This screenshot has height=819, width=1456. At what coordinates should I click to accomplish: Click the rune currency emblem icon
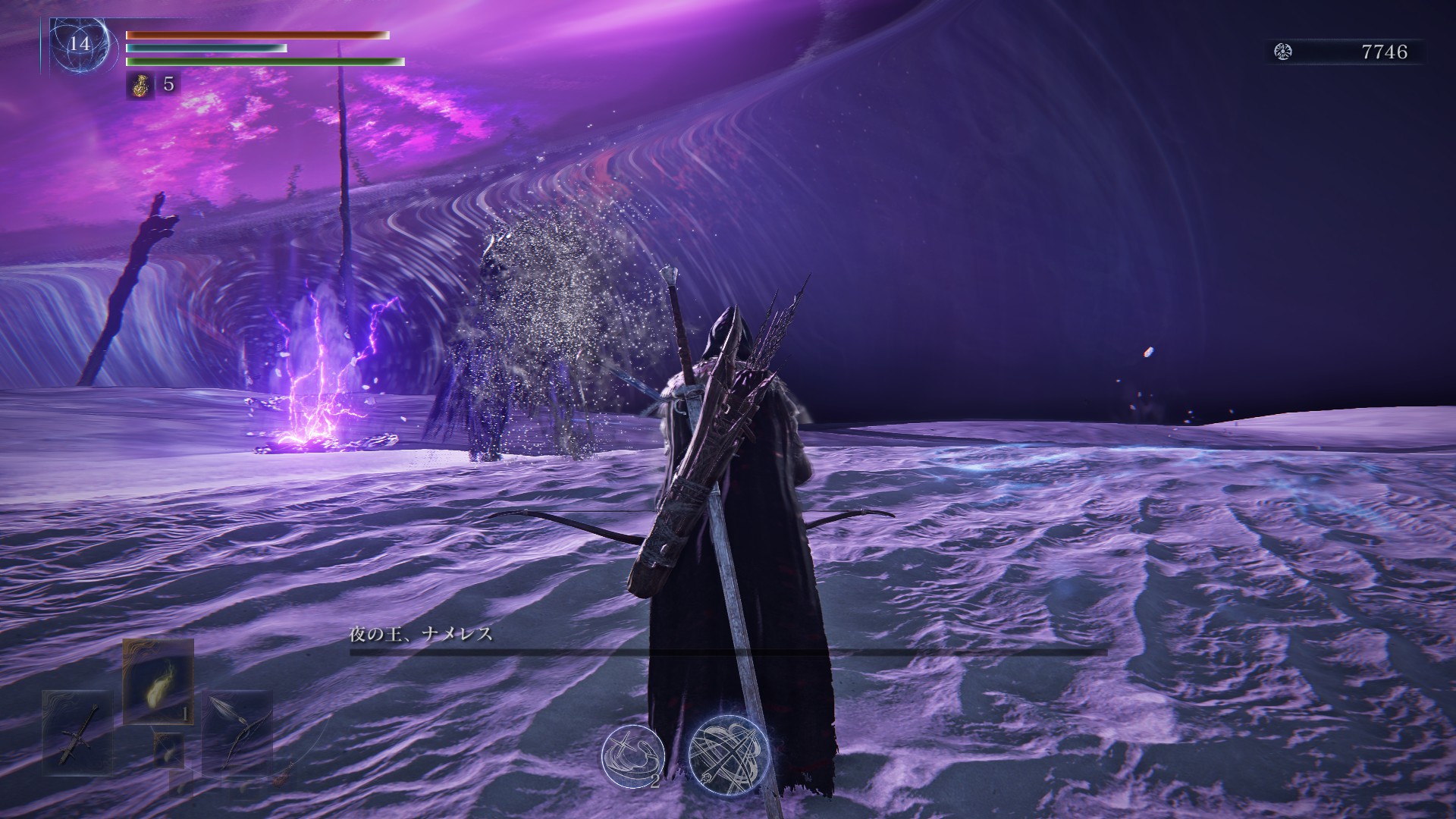point(1283,52)
